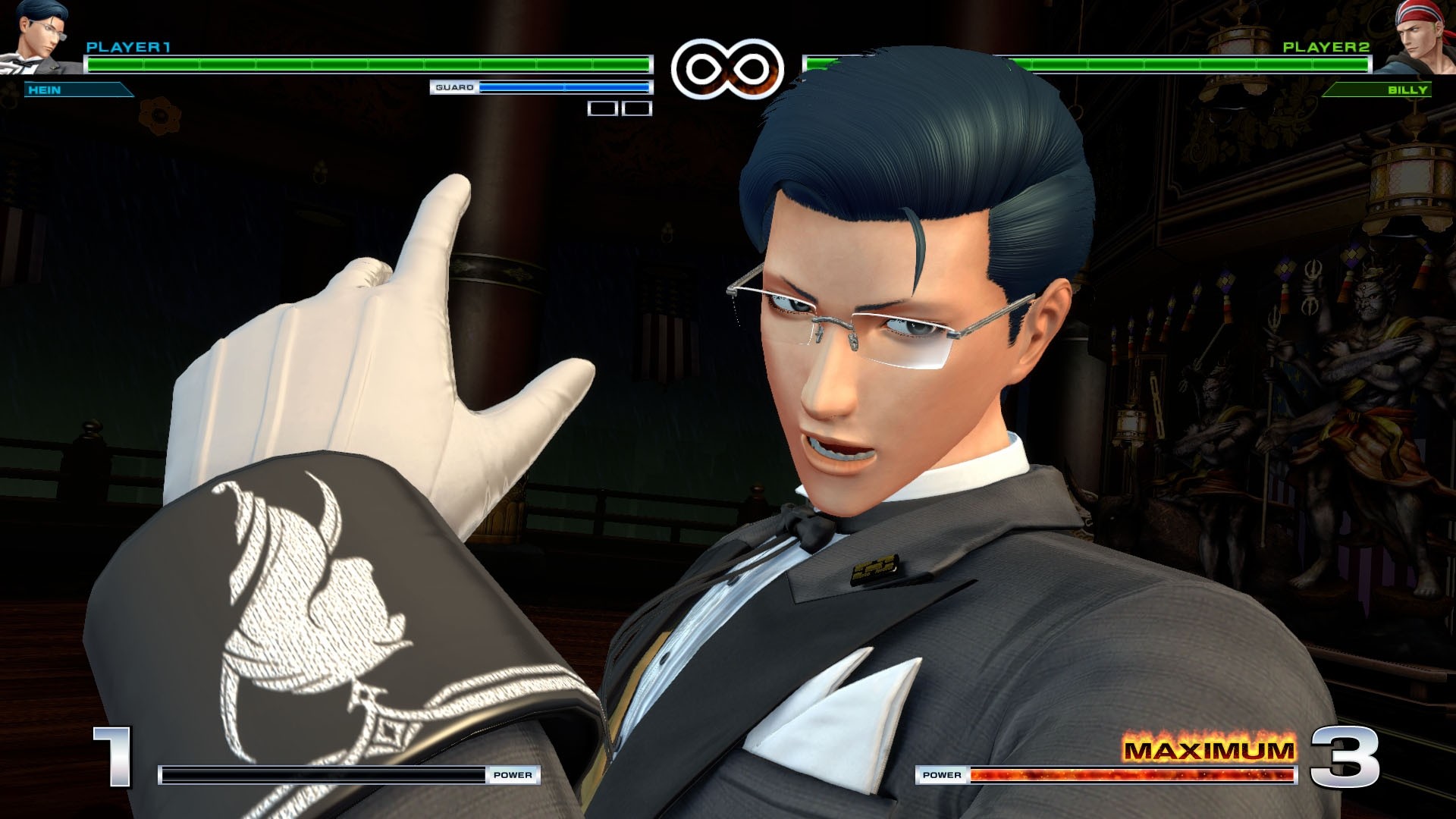Enable Player 1's empty POWER gauge
This screenshot has width=1456, height=819.
(326, 774)
